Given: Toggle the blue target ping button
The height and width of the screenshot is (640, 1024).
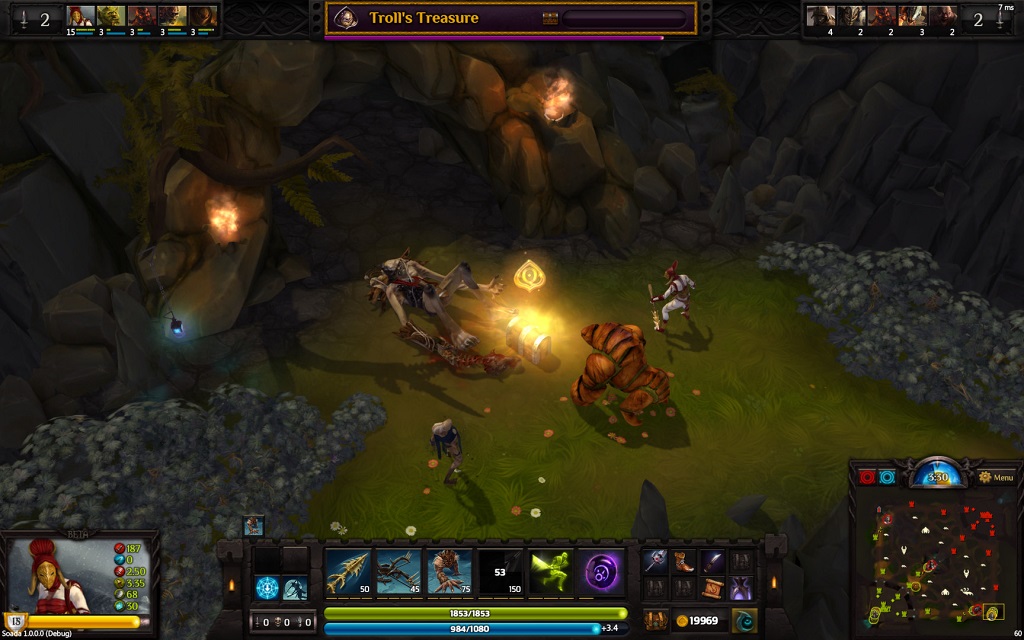Looking at the screenshot, I should (x=887, y=478).
